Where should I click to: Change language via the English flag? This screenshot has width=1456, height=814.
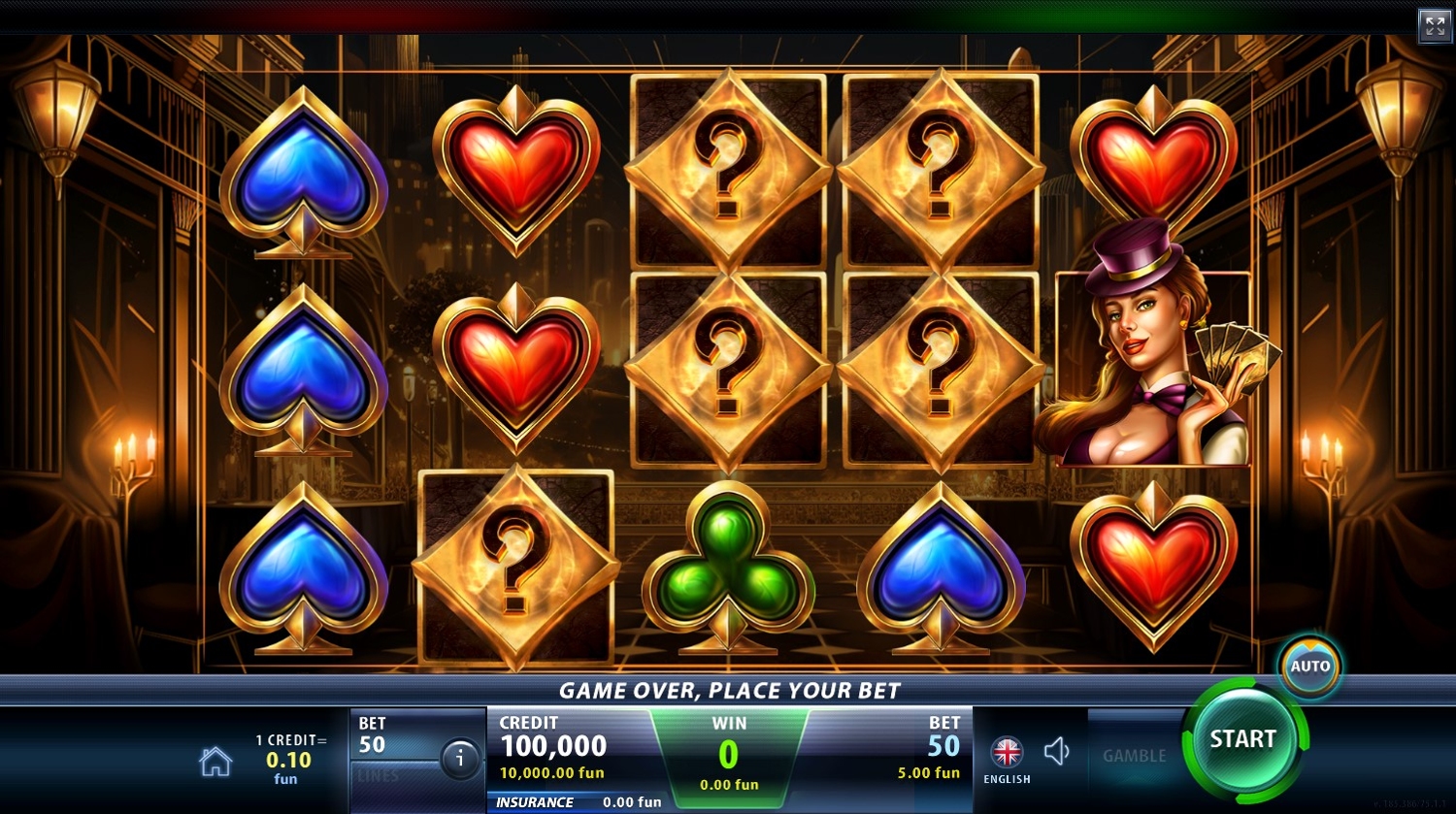pos(1007,753)
